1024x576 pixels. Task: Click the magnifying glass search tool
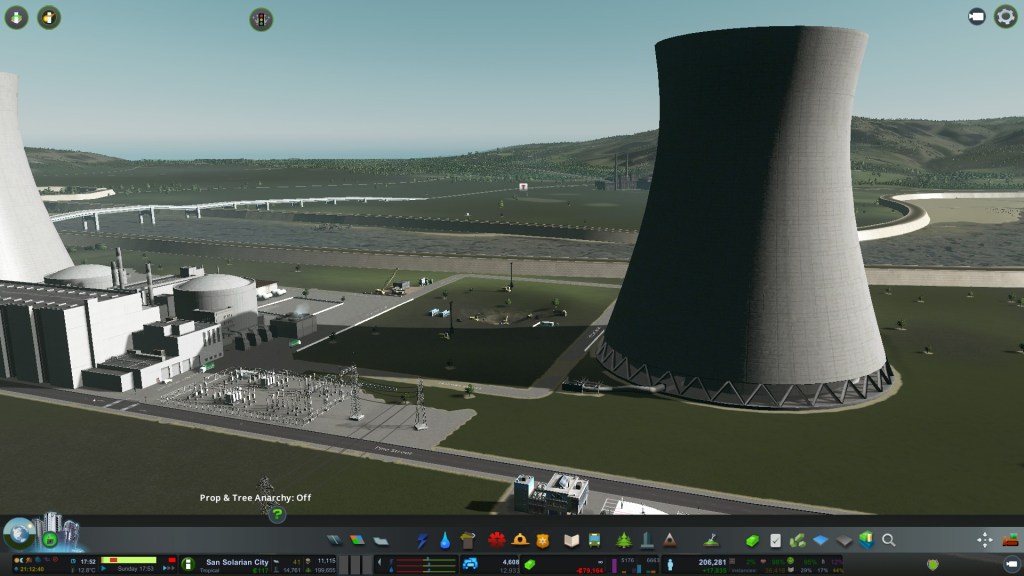pos(888,540)
